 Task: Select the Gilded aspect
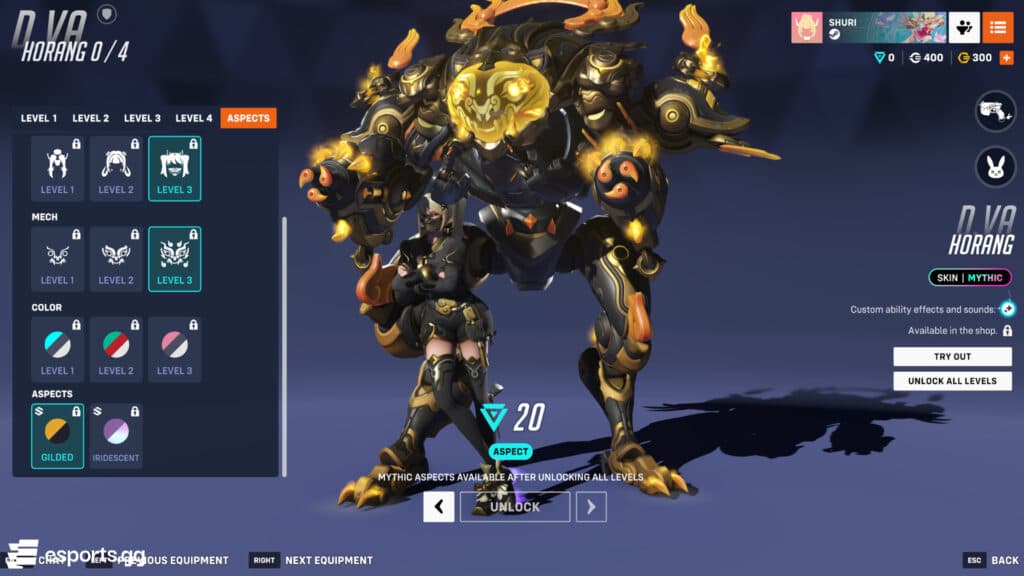[x=57, y=435]
